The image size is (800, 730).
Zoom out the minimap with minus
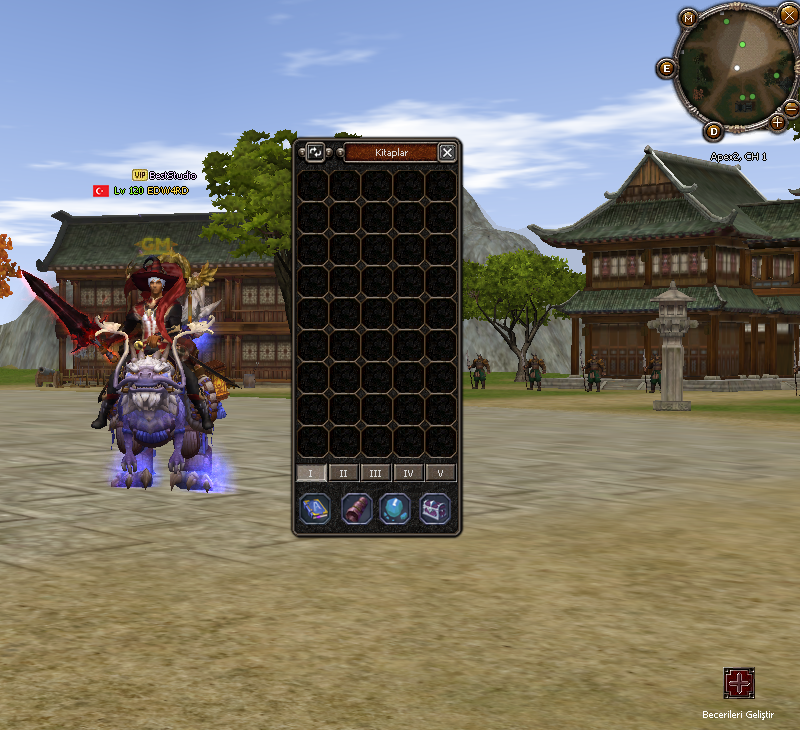tap(790, 108)
